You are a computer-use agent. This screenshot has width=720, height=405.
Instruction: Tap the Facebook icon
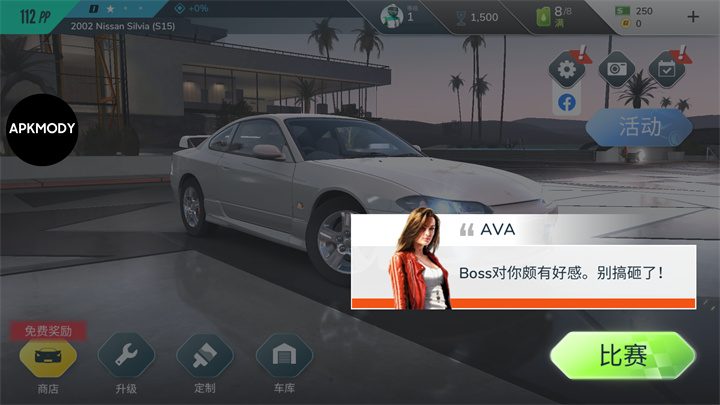567,103
